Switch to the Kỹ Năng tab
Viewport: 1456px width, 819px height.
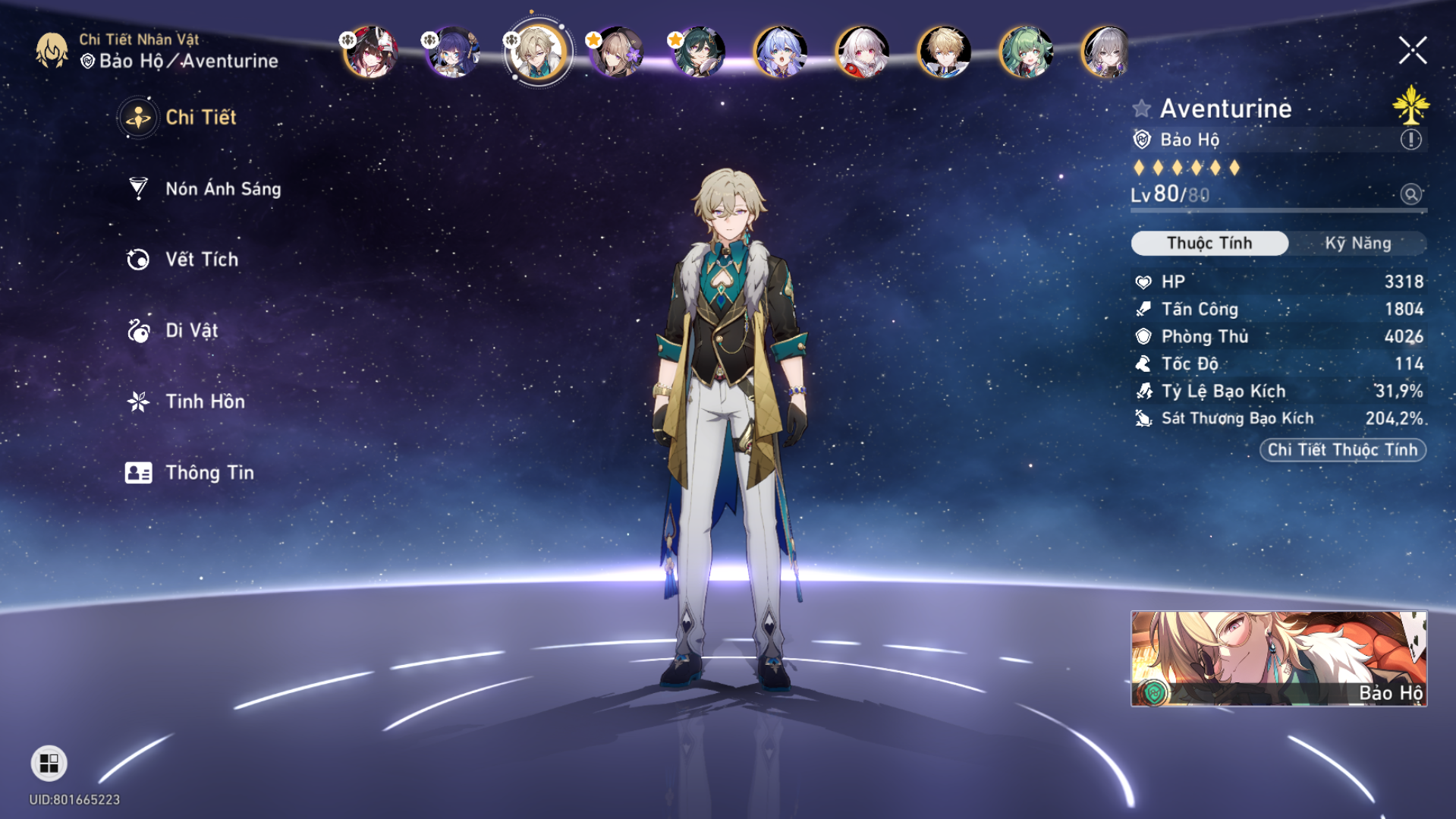pos(1361,243)
